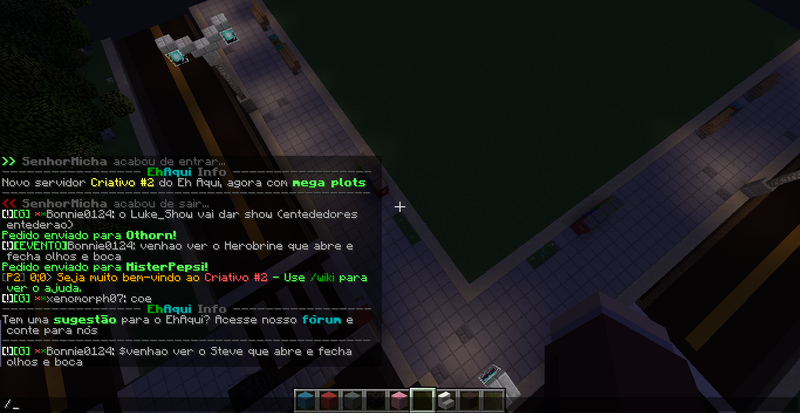Select the red block hotbar slot
Viewport: 800px width, 413px height.
pos(330,400)
